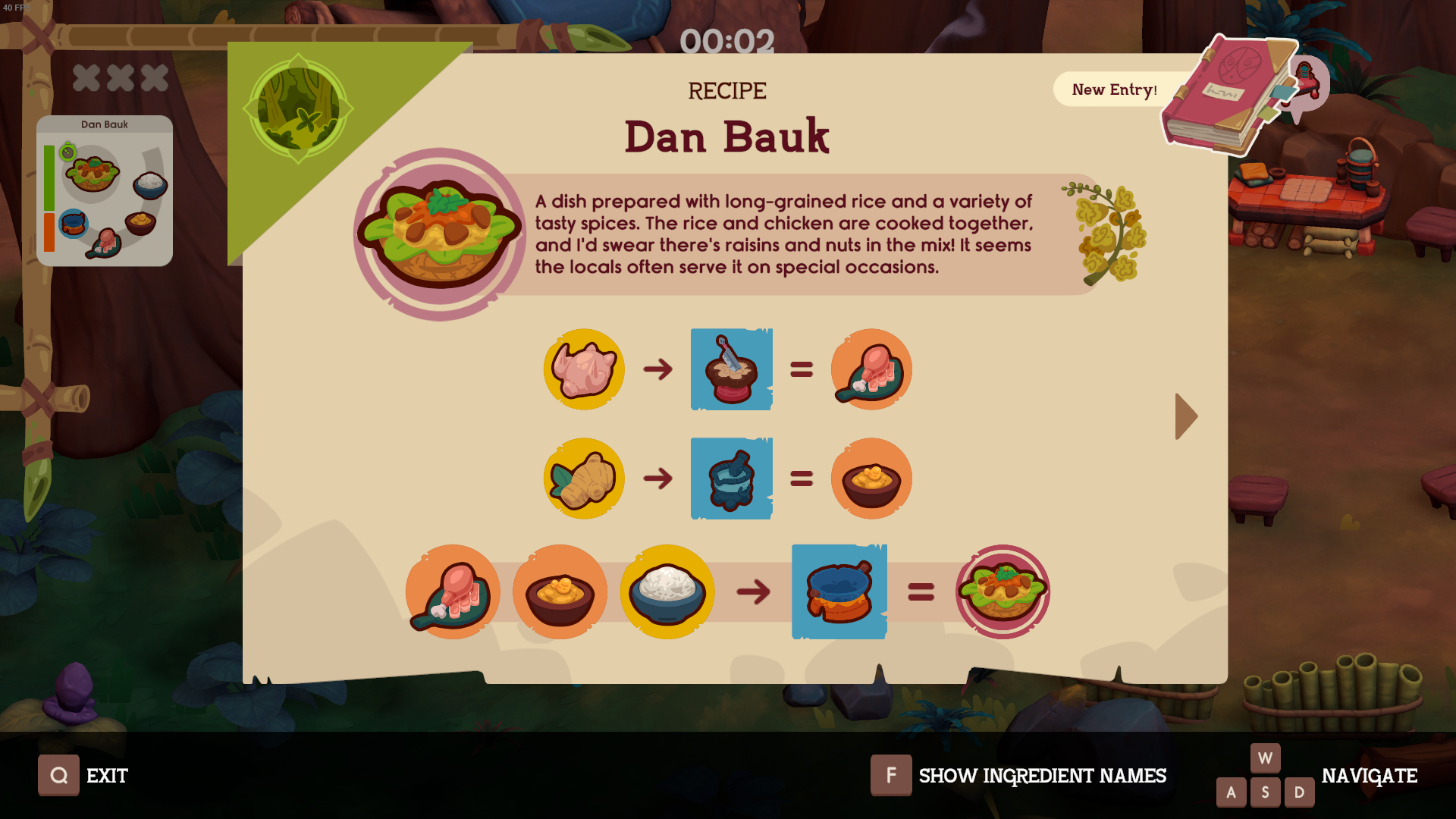The height and width of the screenshot is (819, 1456).
Task: Click the D navigation key button
Action: pos(1299,792)
